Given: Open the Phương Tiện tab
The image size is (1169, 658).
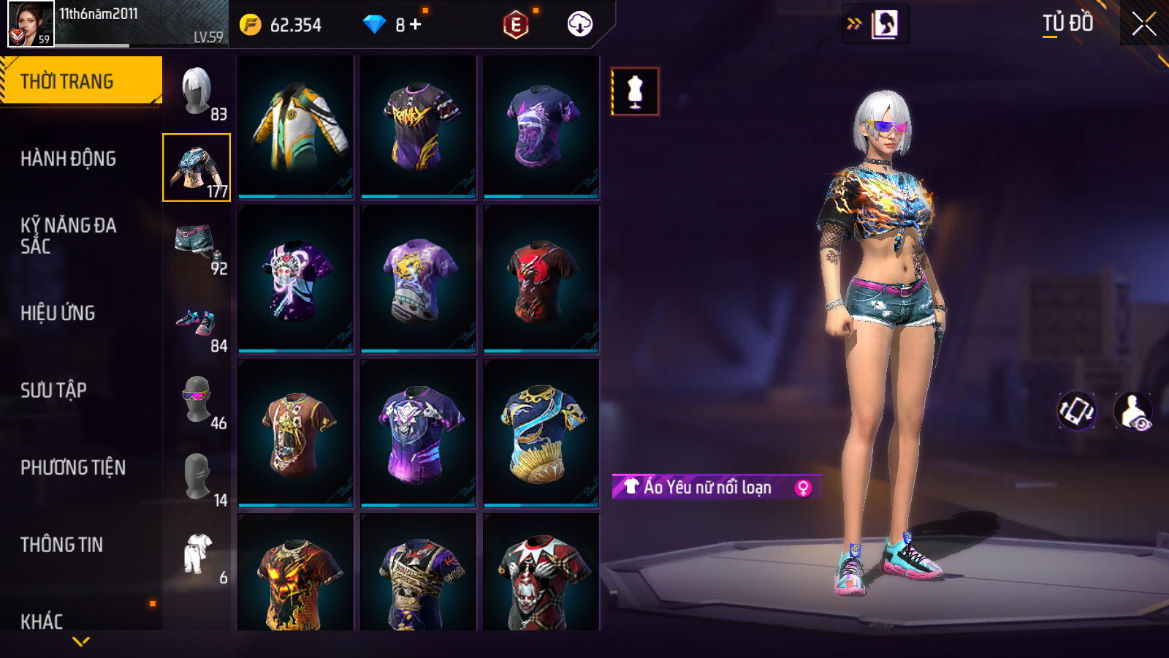Looking at the screenshot, I should click(x=73, y=467).
